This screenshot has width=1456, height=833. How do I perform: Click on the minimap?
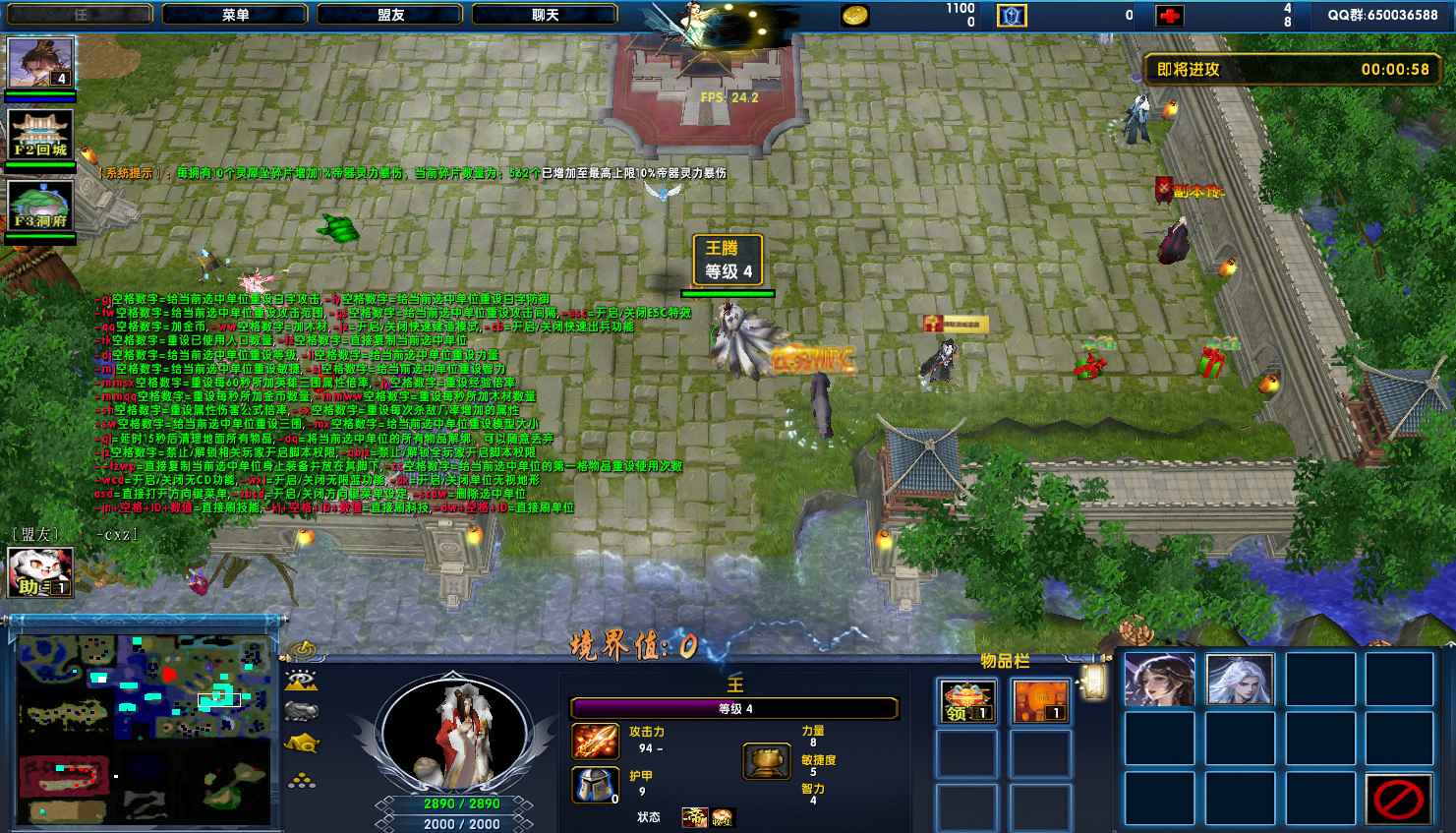click(x=144, y=729)
